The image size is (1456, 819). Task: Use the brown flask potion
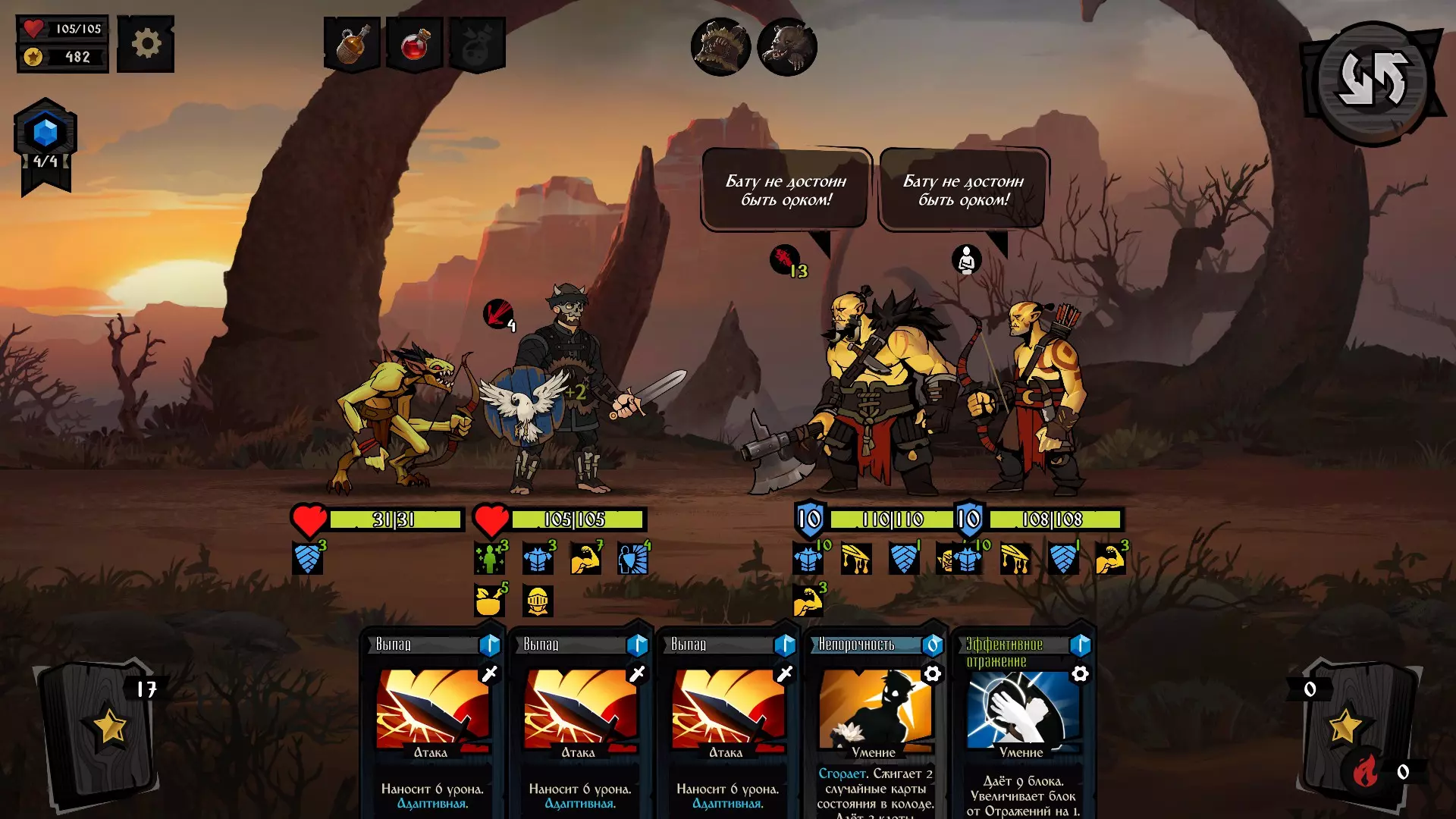[x=352, y=45]
